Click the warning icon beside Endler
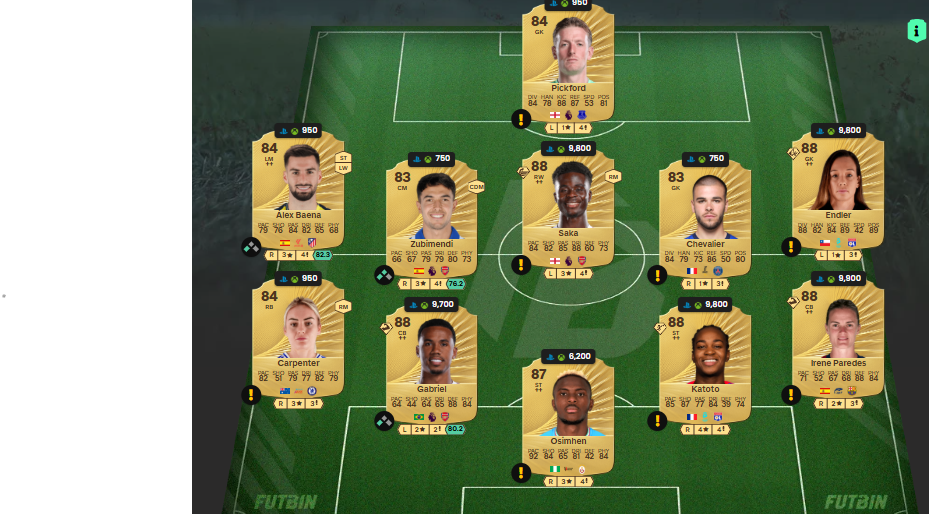Image resolution: width=929 pixels, height=514 pixels. tap(791, 246)
